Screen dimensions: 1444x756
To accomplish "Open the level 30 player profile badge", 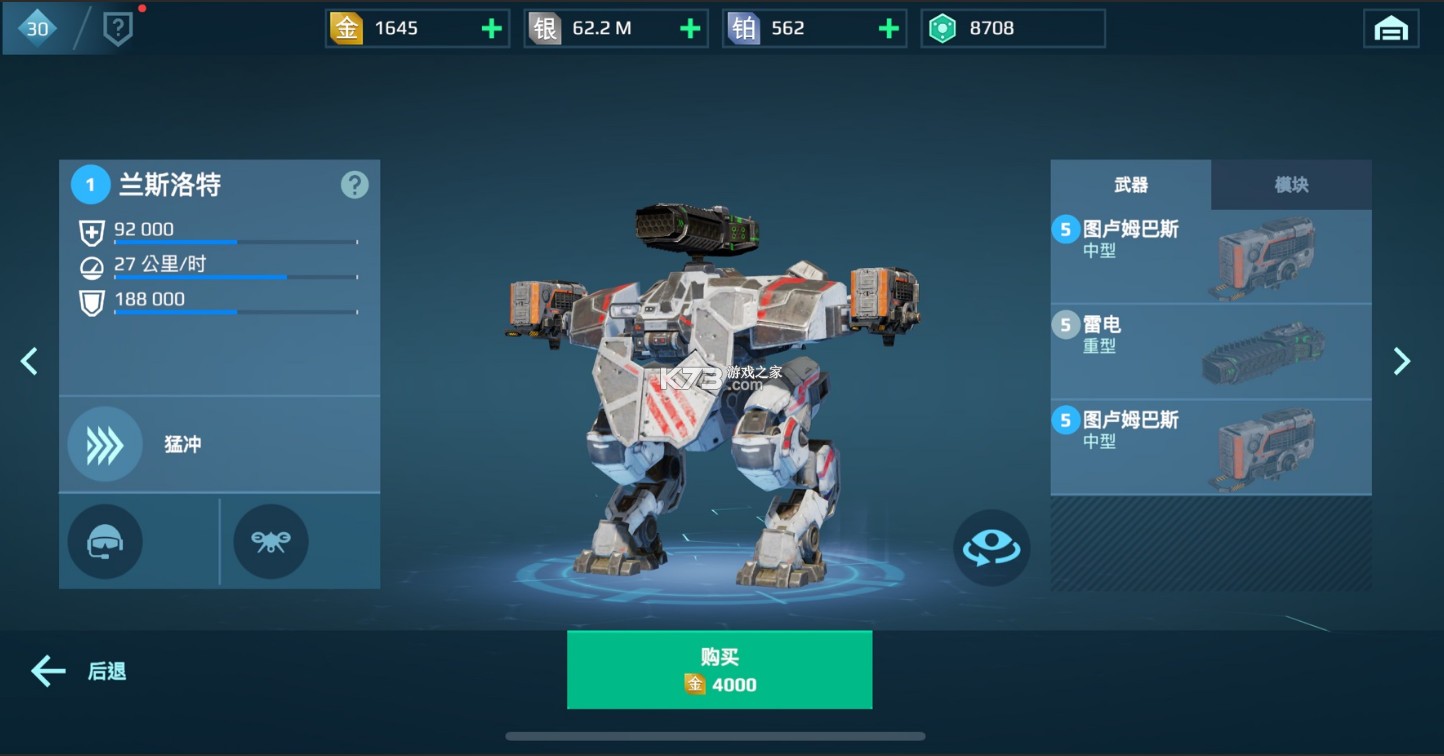I will (37, 28).
